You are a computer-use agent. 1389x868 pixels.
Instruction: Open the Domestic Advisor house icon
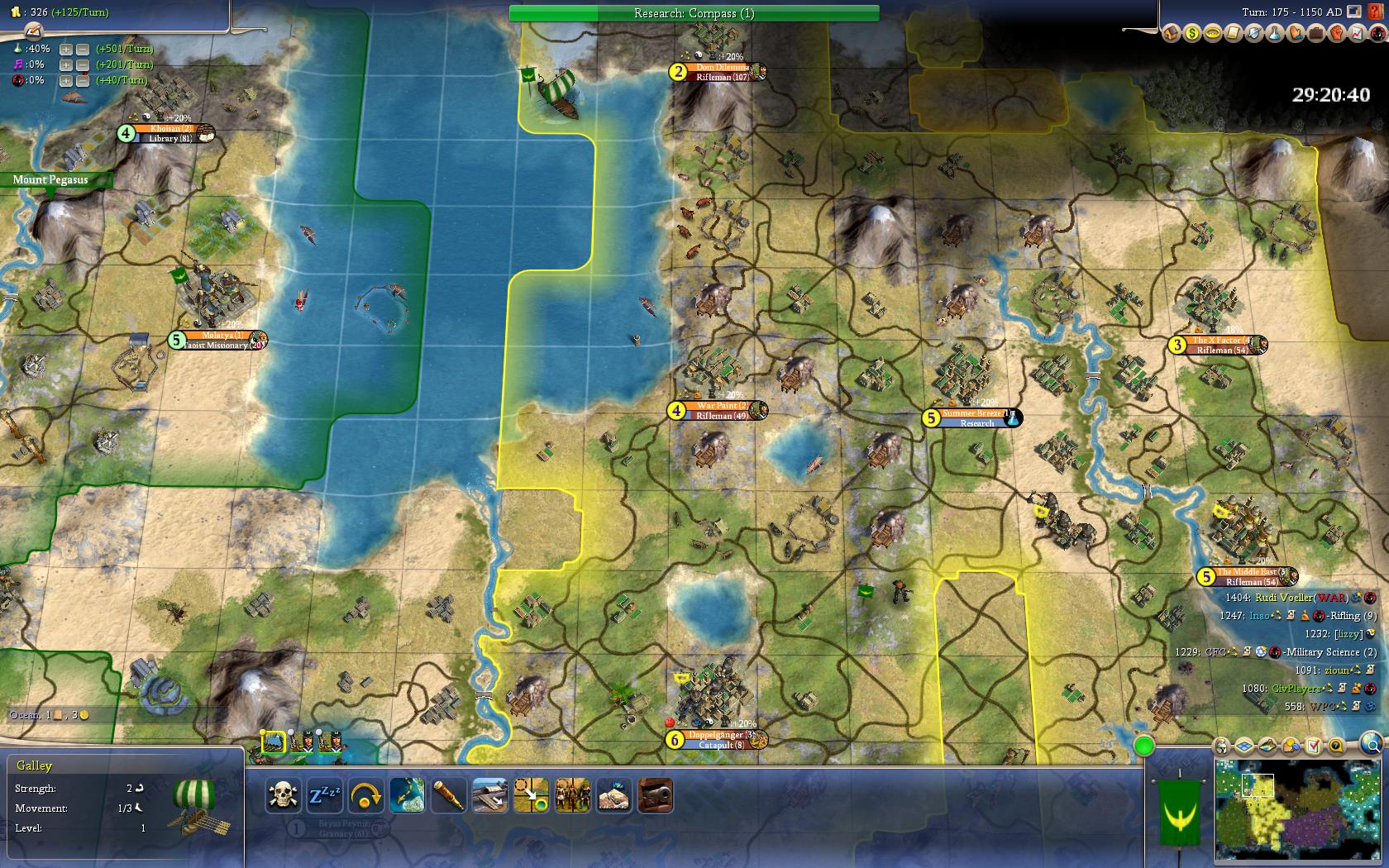click(x=1172, y=33)
